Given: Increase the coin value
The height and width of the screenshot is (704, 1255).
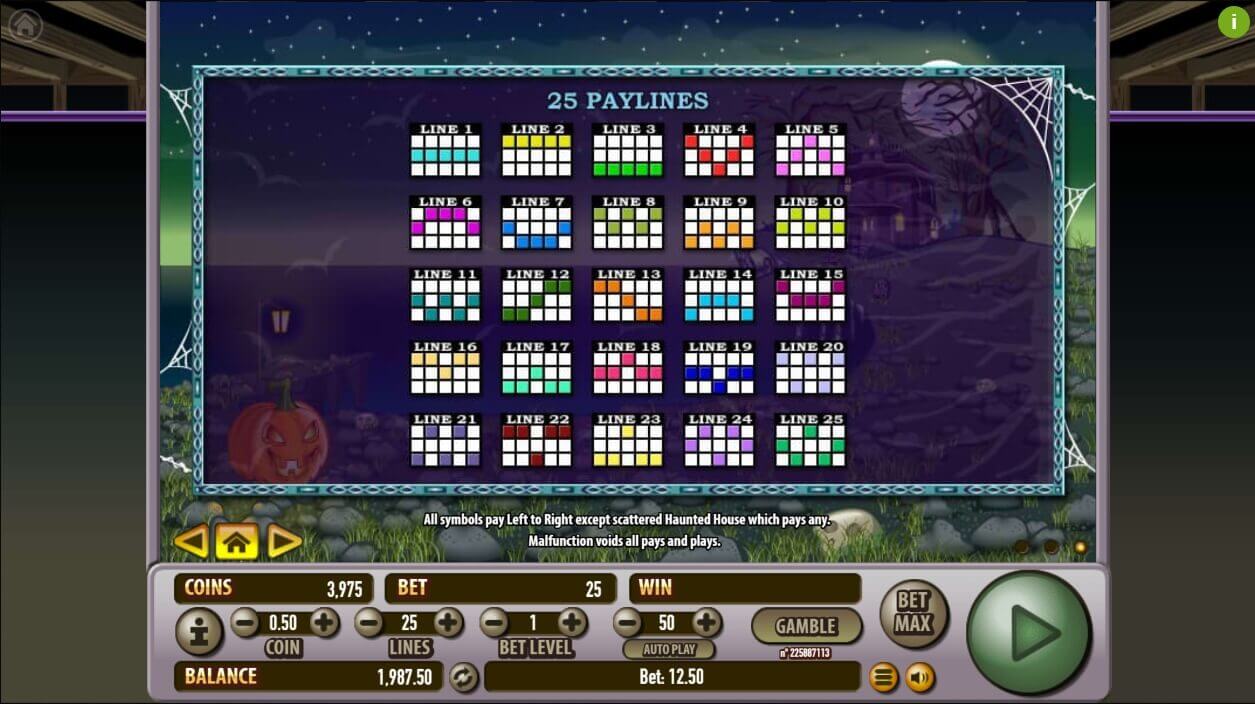Looking at the screenshot, I should click(324, 623).
